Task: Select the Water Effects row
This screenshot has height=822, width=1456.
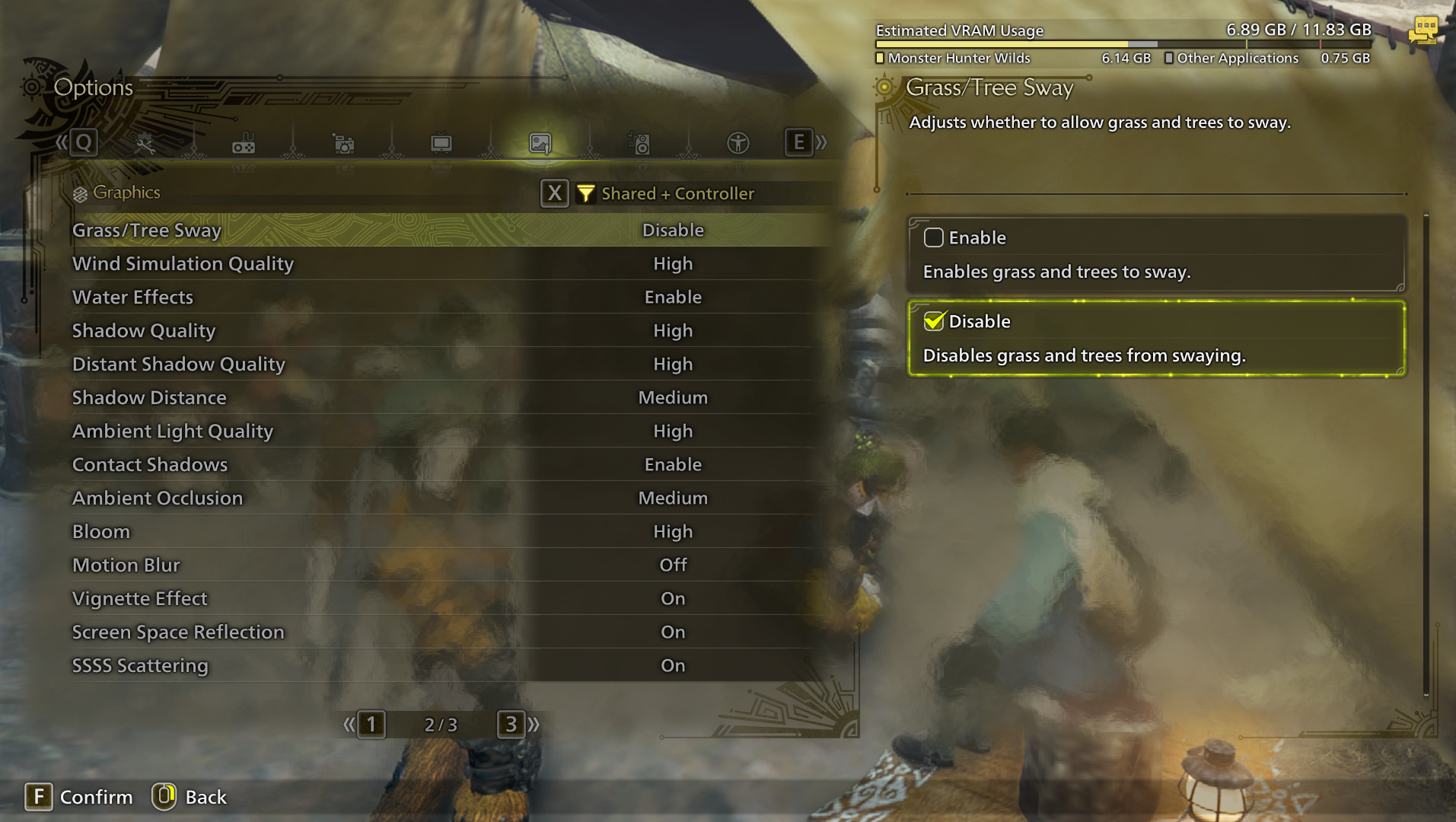Action: point(449,297)
